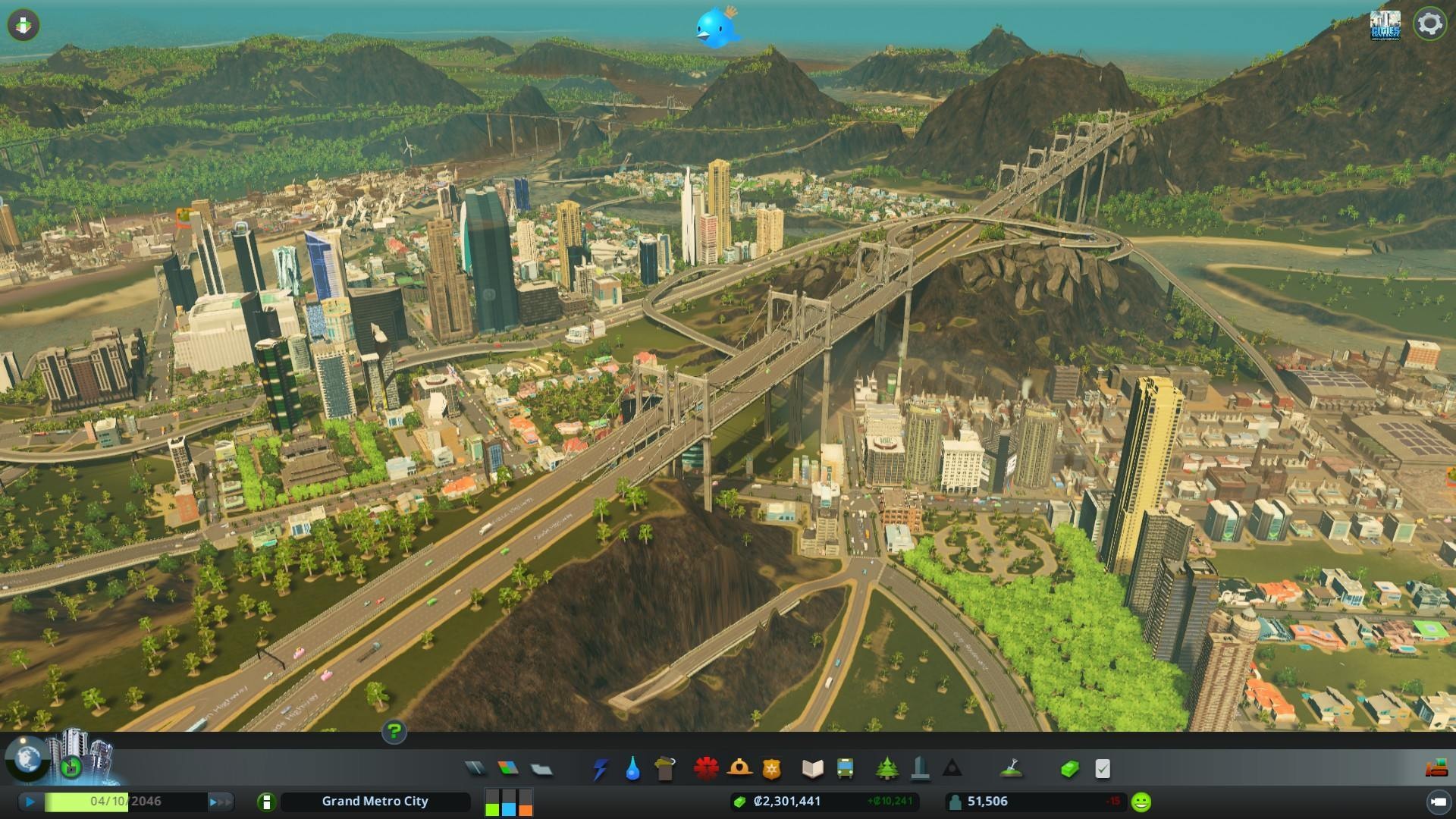Change simulation speed with the triple-arrow button
The width and height of the screenshot is (1456, 819).
(x=220, y=802)
